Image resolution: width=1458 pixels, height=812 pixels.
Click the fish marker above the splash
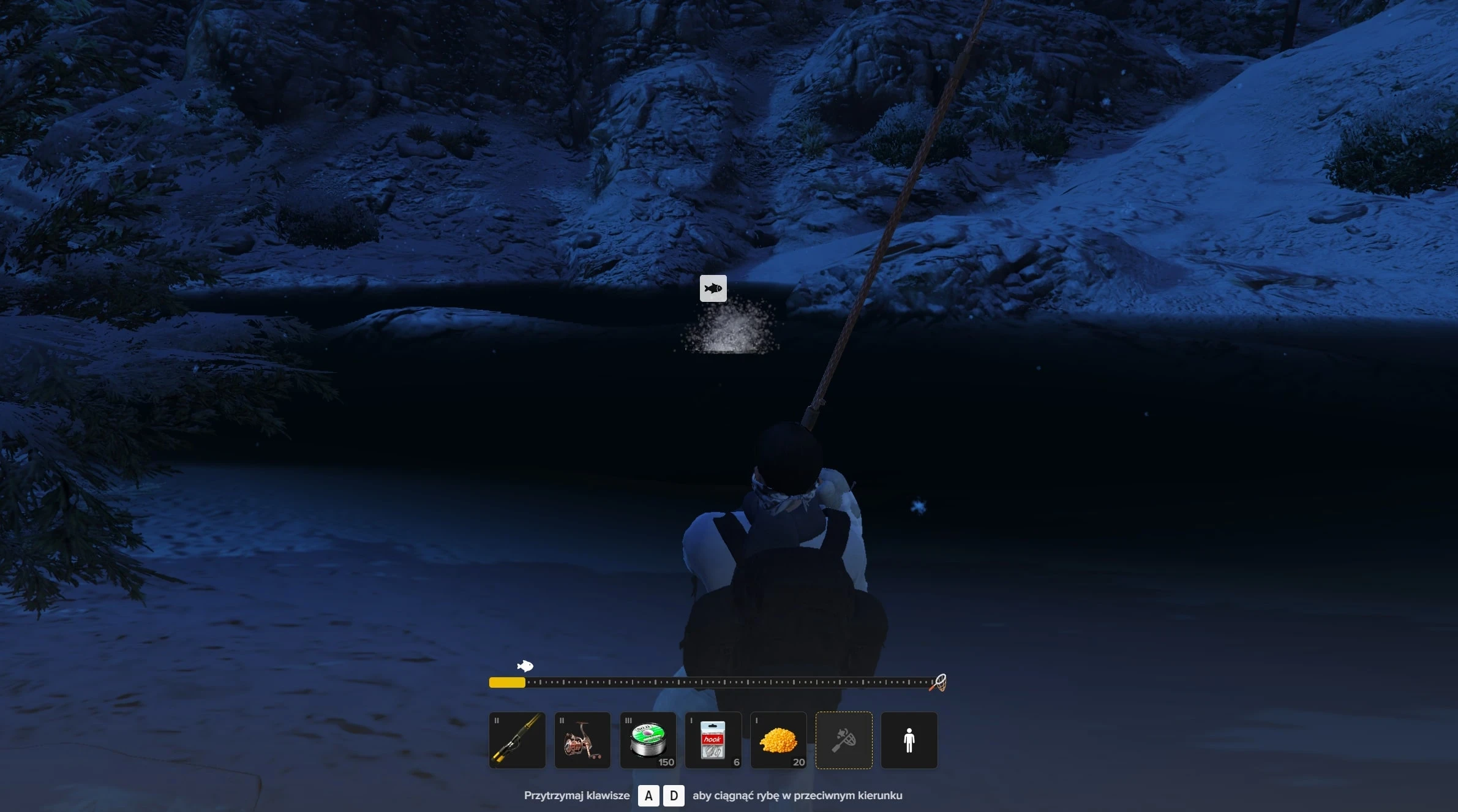pos(713,288)
